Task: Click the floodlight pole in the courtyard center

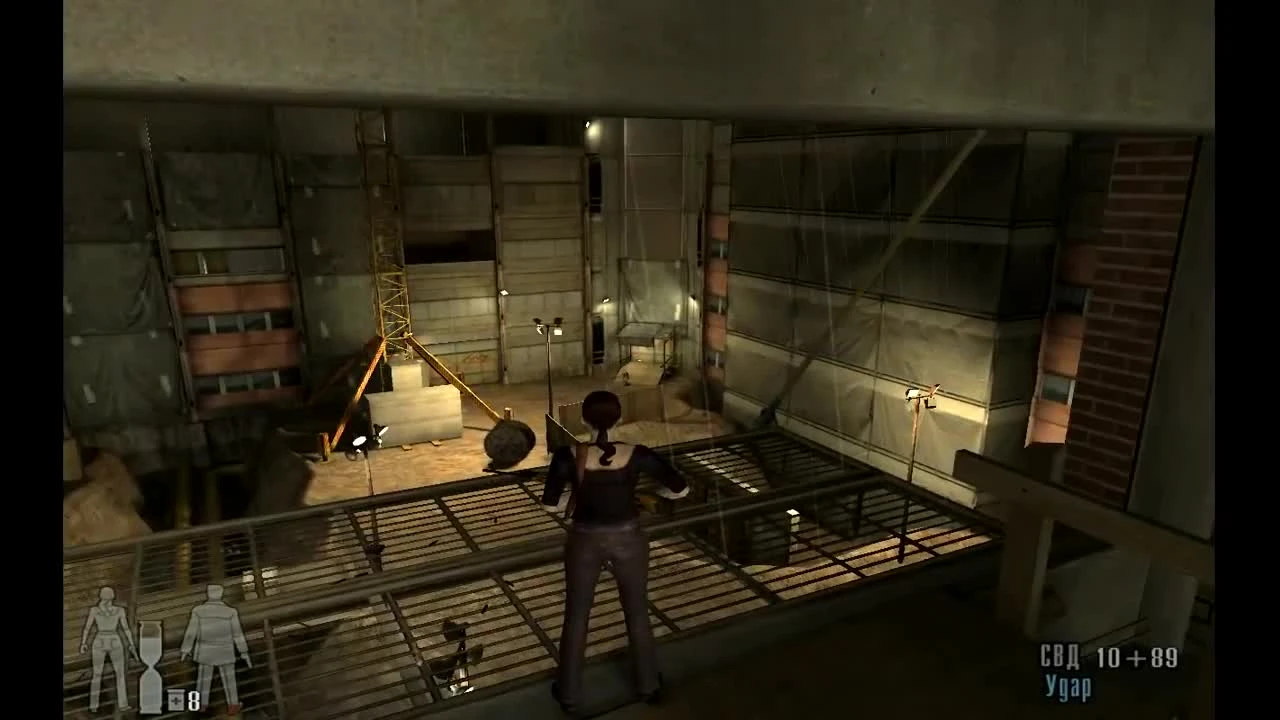Action: click(x=548, y=370)
